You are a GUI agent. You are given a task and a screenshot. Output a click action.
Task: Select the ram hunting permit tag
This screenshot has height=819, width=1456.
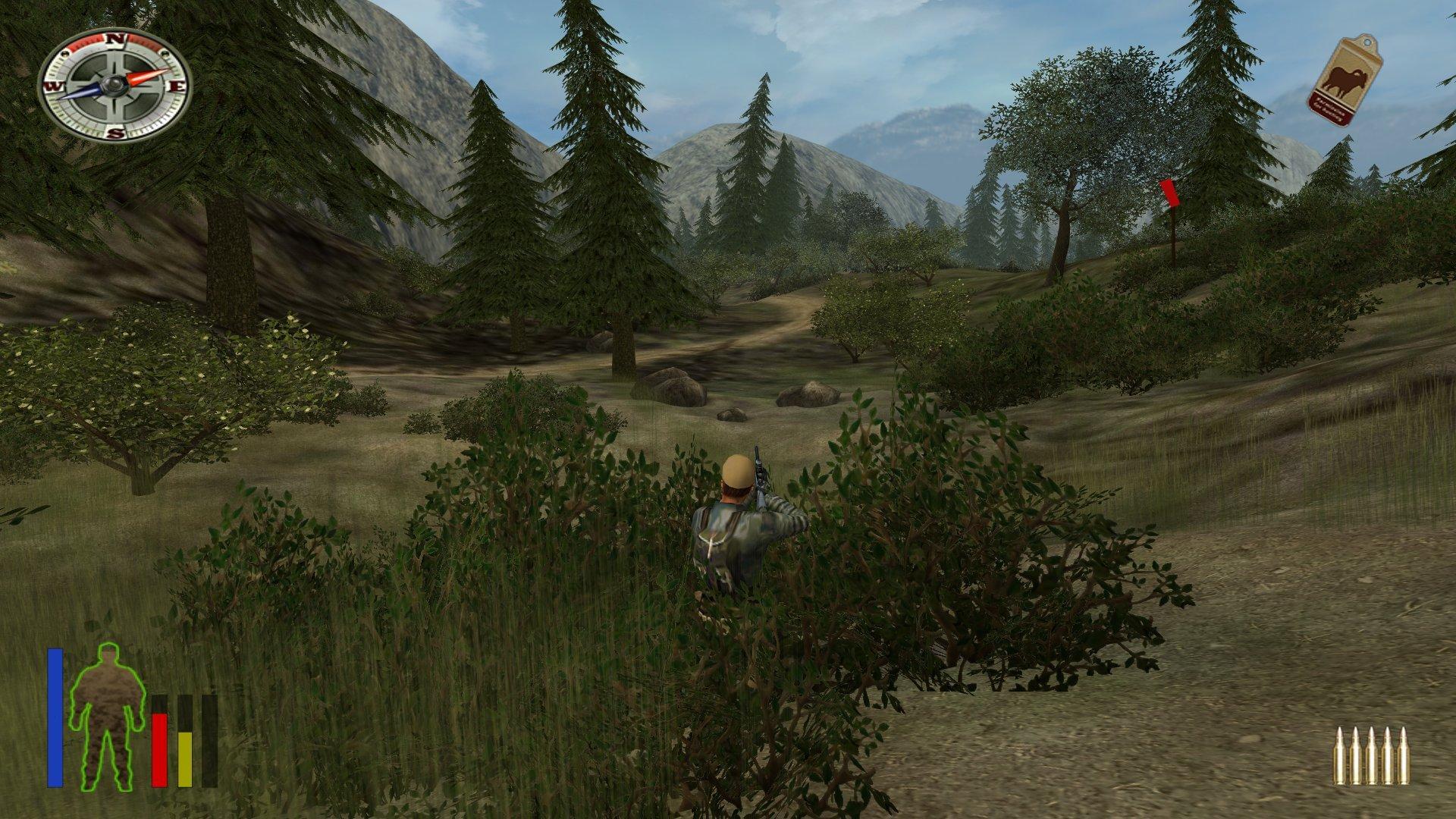pyautogui.click(x=1343, y=80)
